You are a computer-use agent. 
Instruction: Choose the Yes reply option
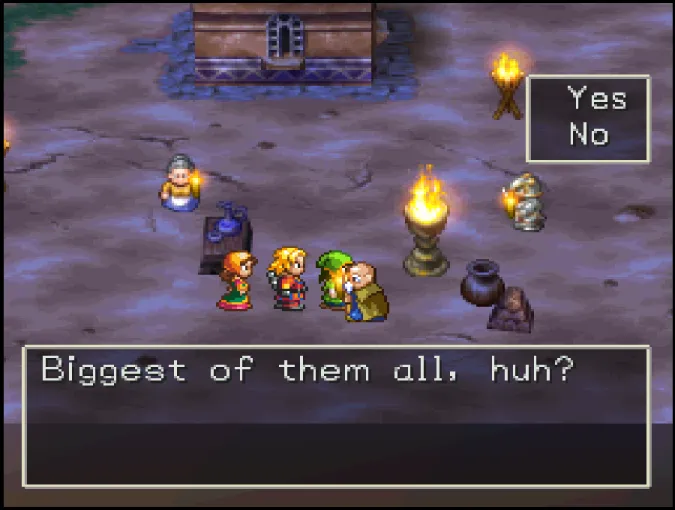[x=596, y=99]
